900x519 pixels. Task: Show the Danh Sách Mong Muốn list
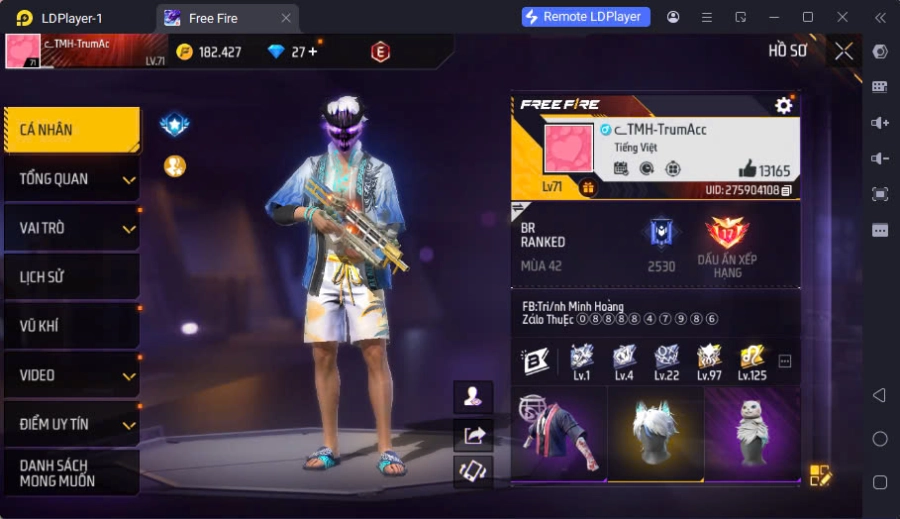(71, 473)
